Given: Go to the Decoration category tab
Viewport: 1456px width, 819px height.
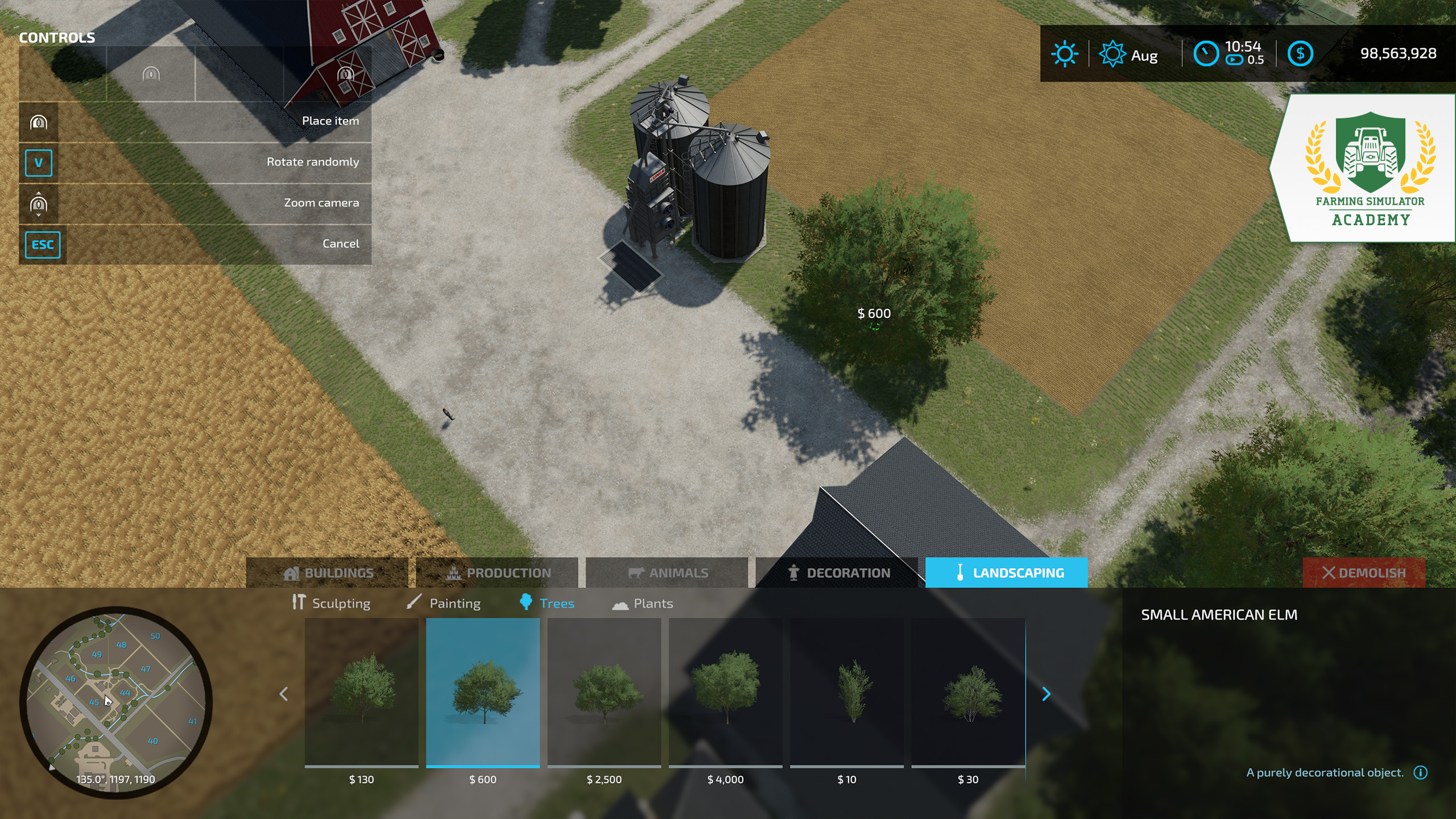Looking at the screenshot, I should 837,573.
